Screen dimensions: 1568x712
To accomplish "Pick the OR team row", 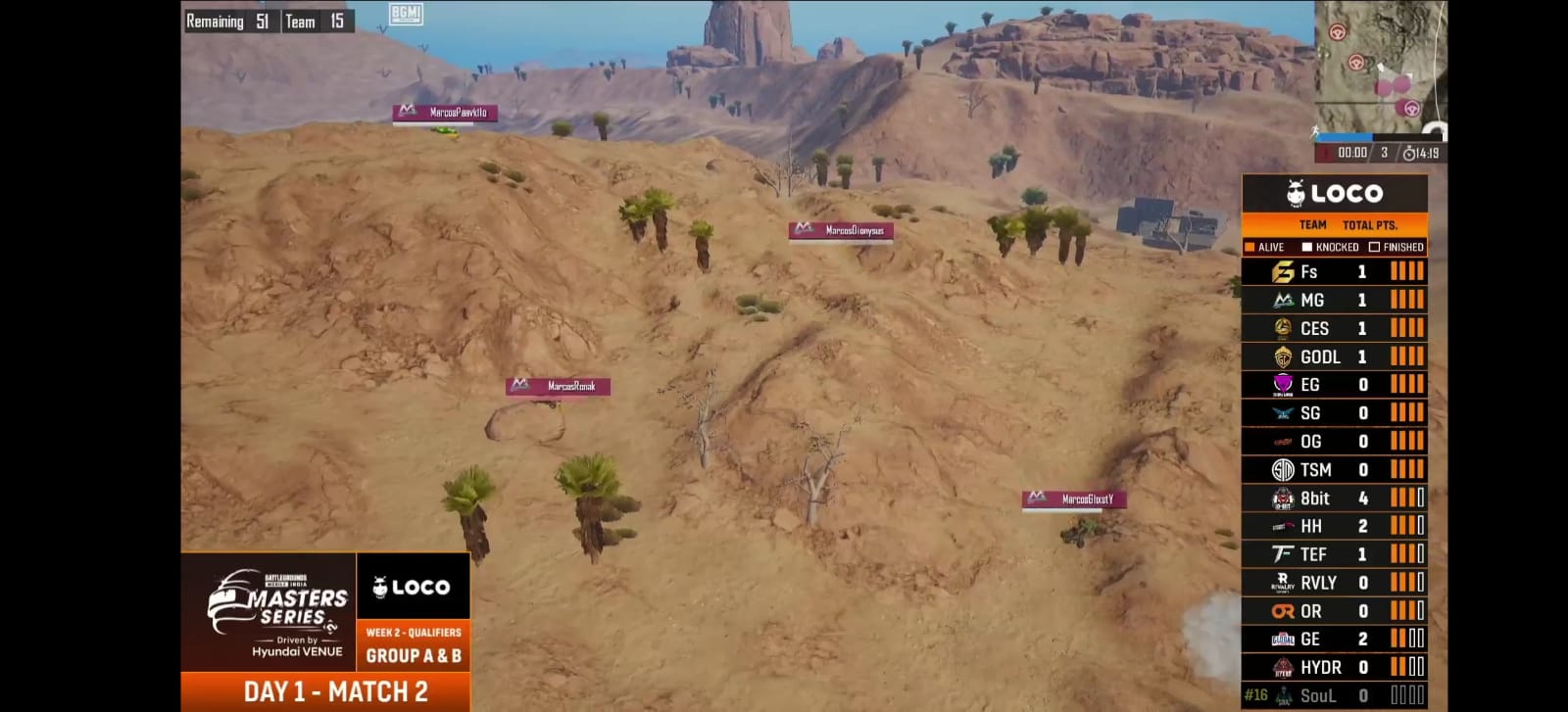I will [1334, 611].
